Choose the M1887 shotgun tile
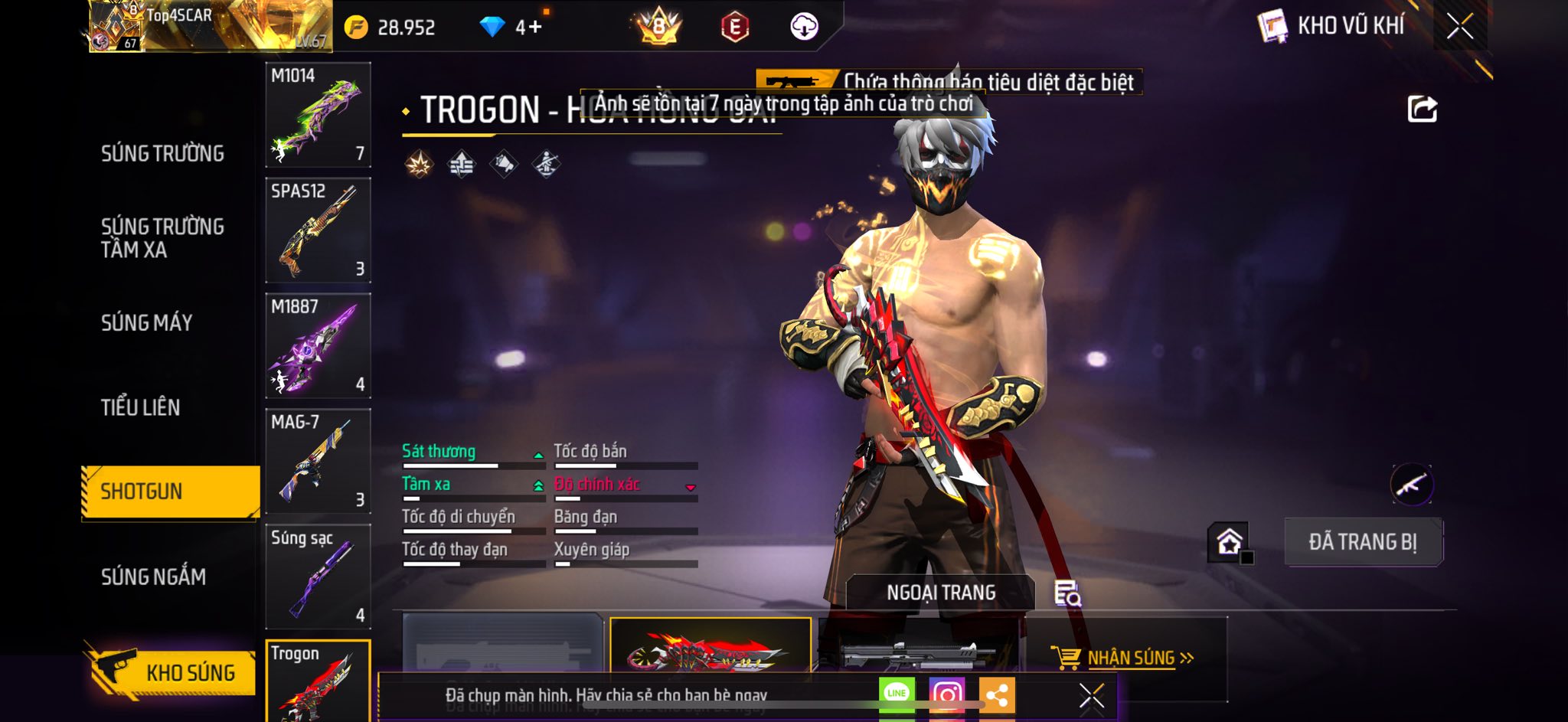The width and height of the screenshot is (1568, 722). pyautogui.click(x=318, y=345)
